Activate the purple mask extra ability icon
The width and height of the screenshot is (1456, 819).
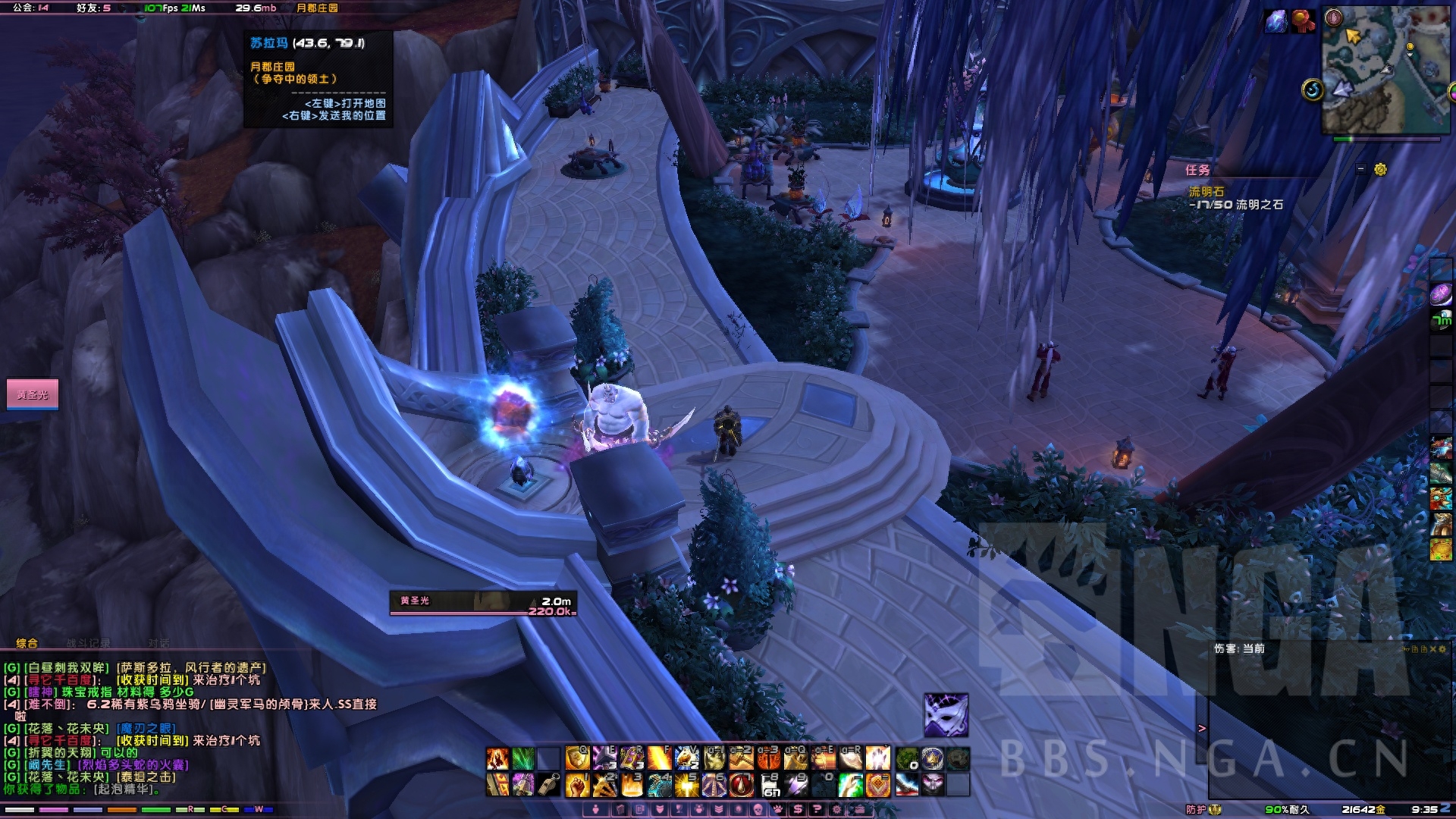[946, 714]
